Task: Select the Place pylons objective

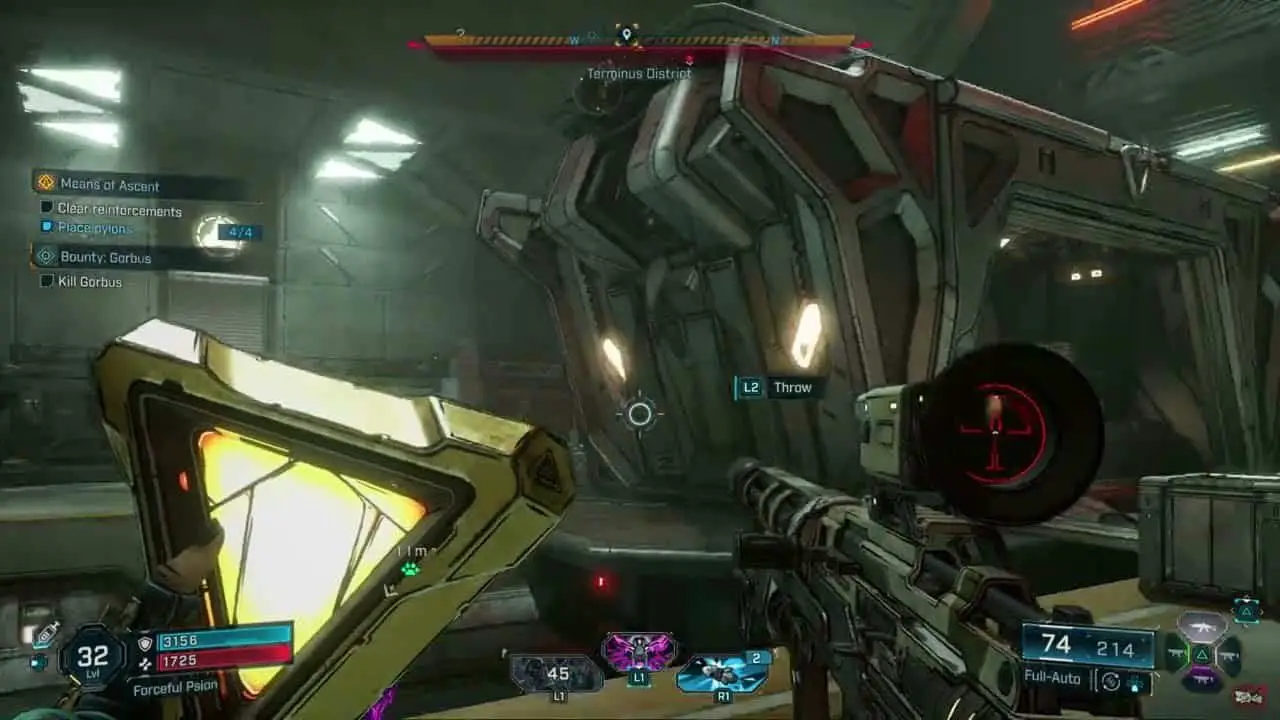Action: pos(95,228)
